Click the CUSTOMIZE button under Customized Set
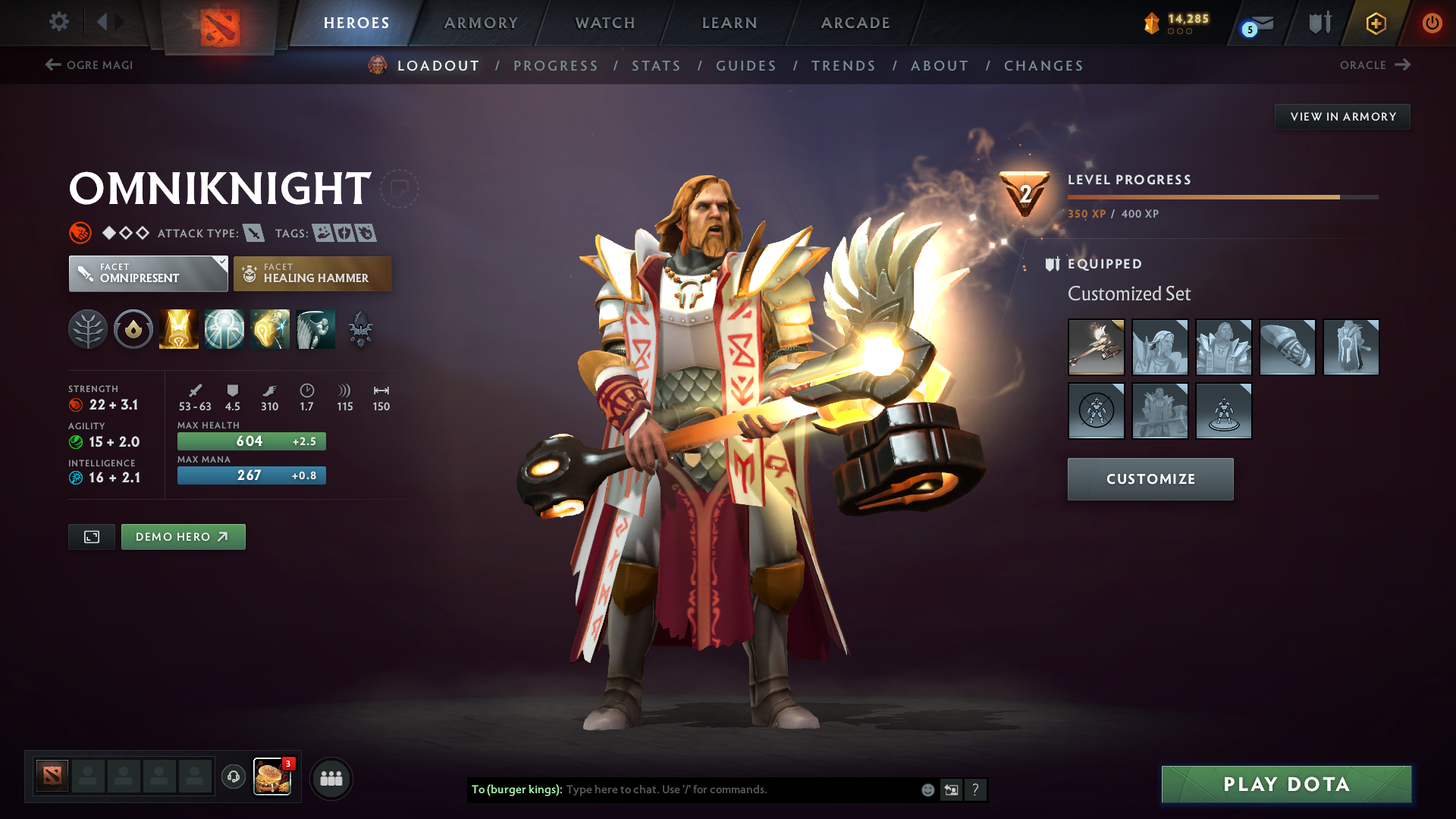 pos(1150,479)
